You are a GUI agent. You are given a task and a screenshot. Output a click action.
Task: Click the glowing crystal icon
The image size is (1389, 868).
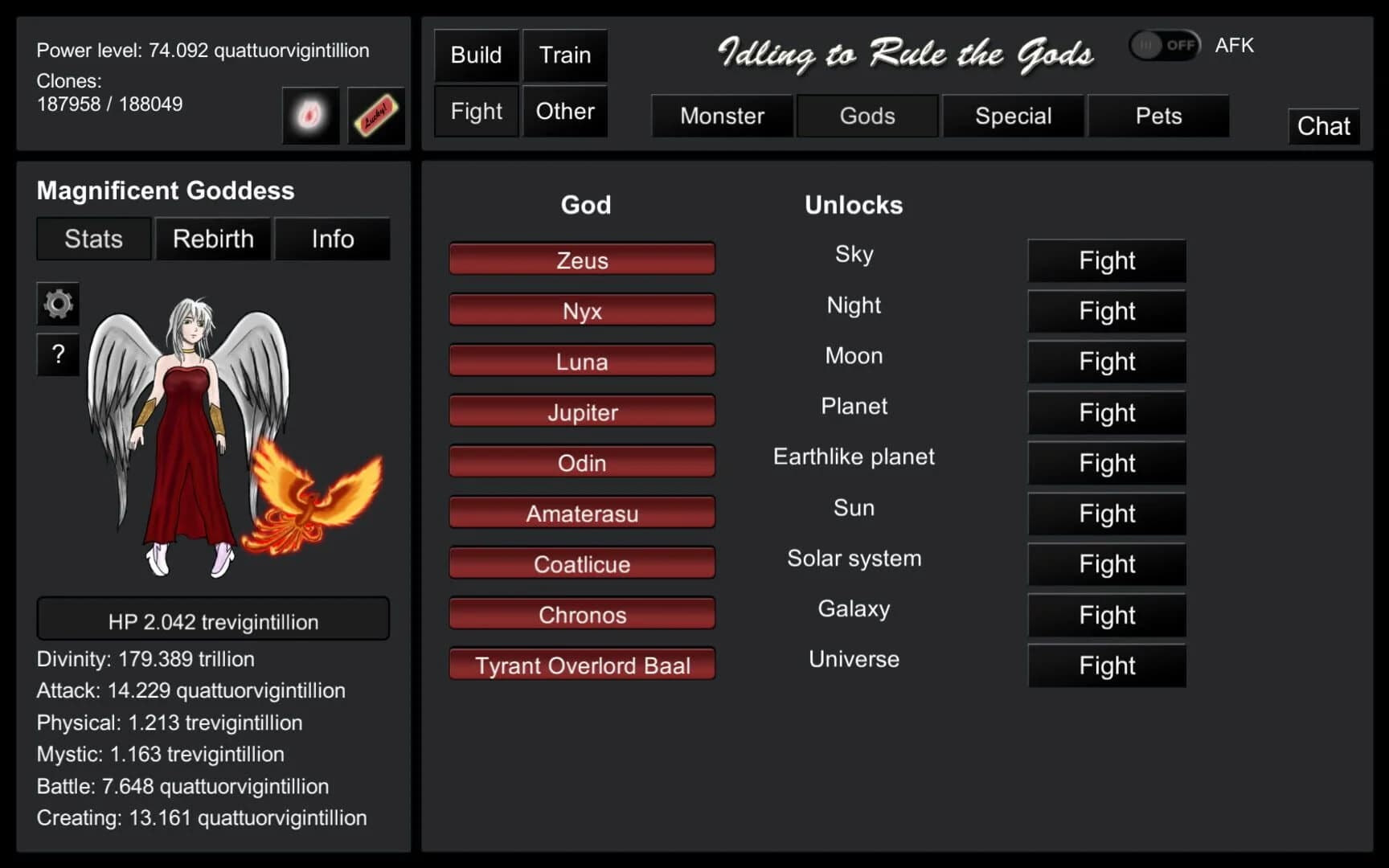310,115
